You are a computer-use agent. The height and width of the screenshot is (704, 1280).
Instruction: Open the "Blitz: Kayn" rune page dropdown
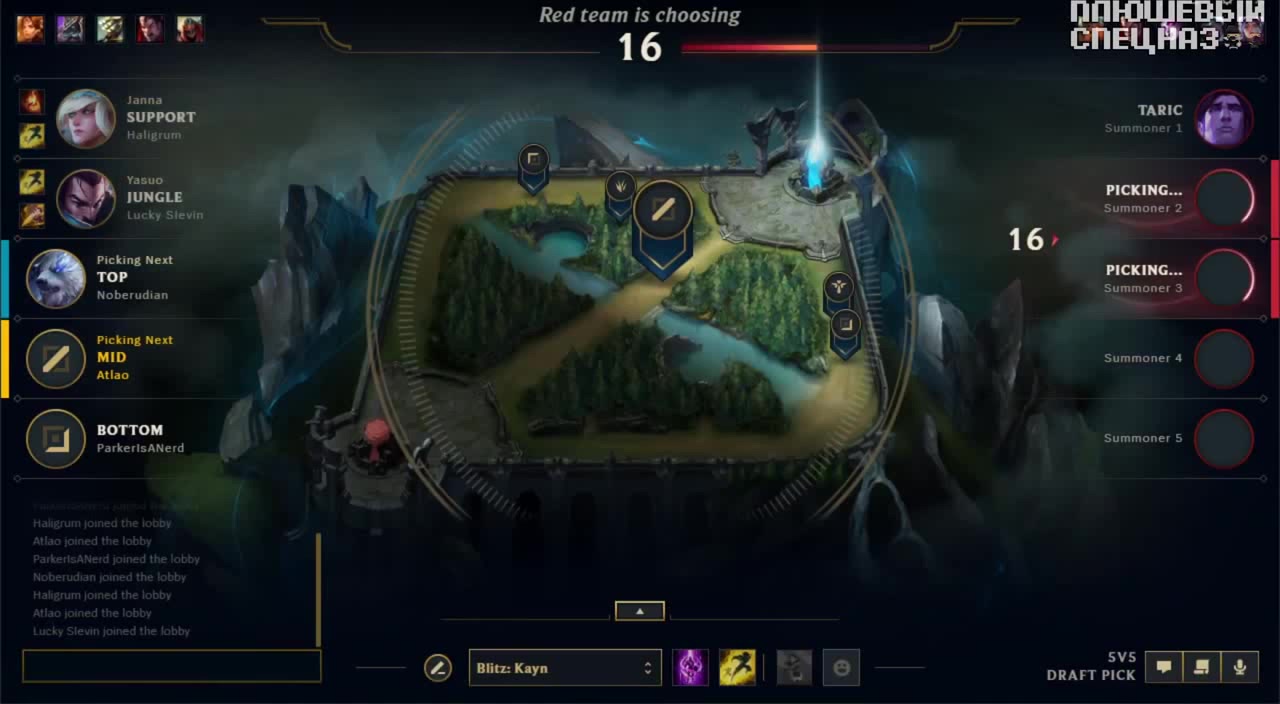pos(565,668)
